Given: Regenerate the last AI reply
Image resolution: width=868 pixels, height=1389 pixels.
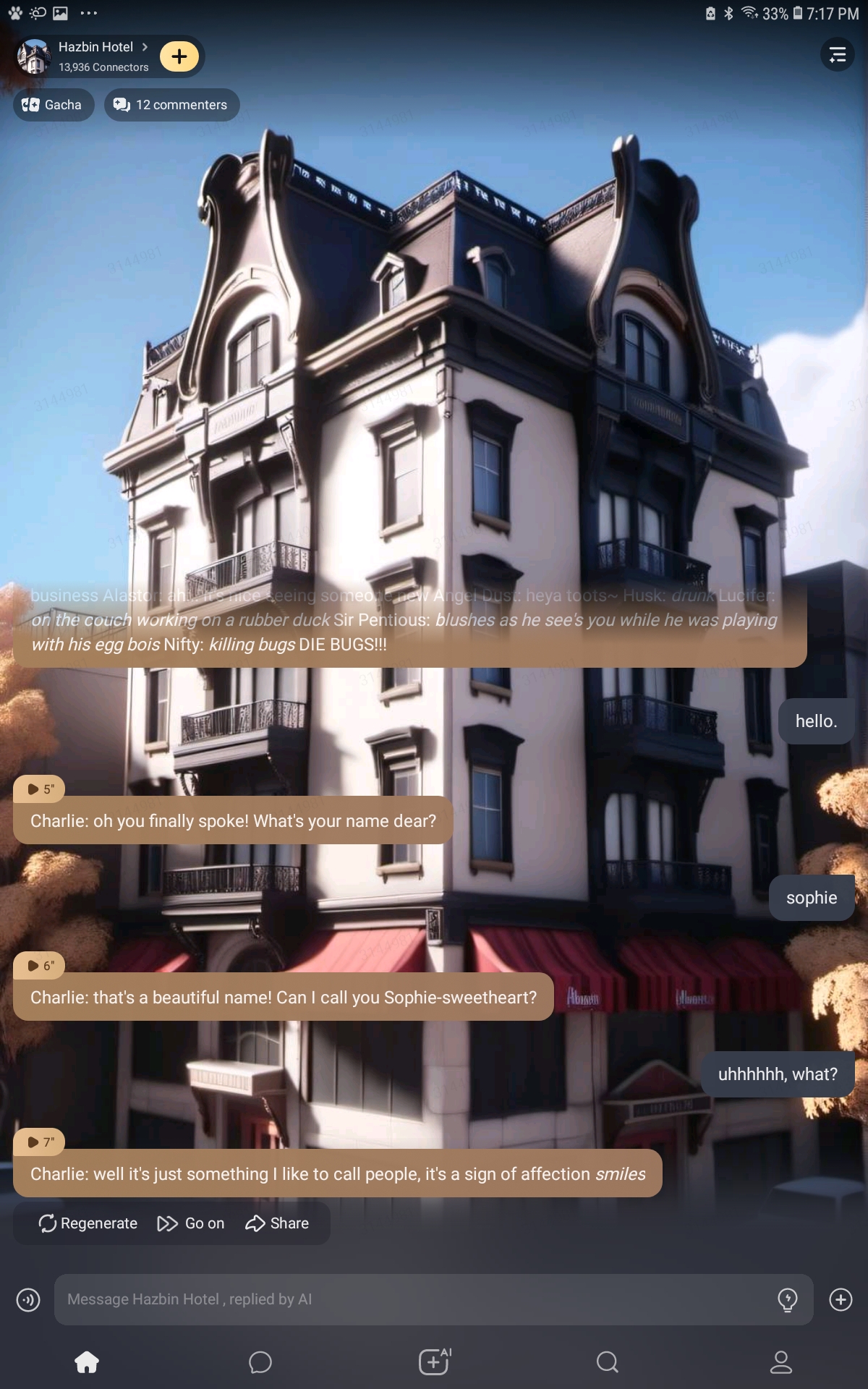Looking at the screenshot, I should point(88,1223).
